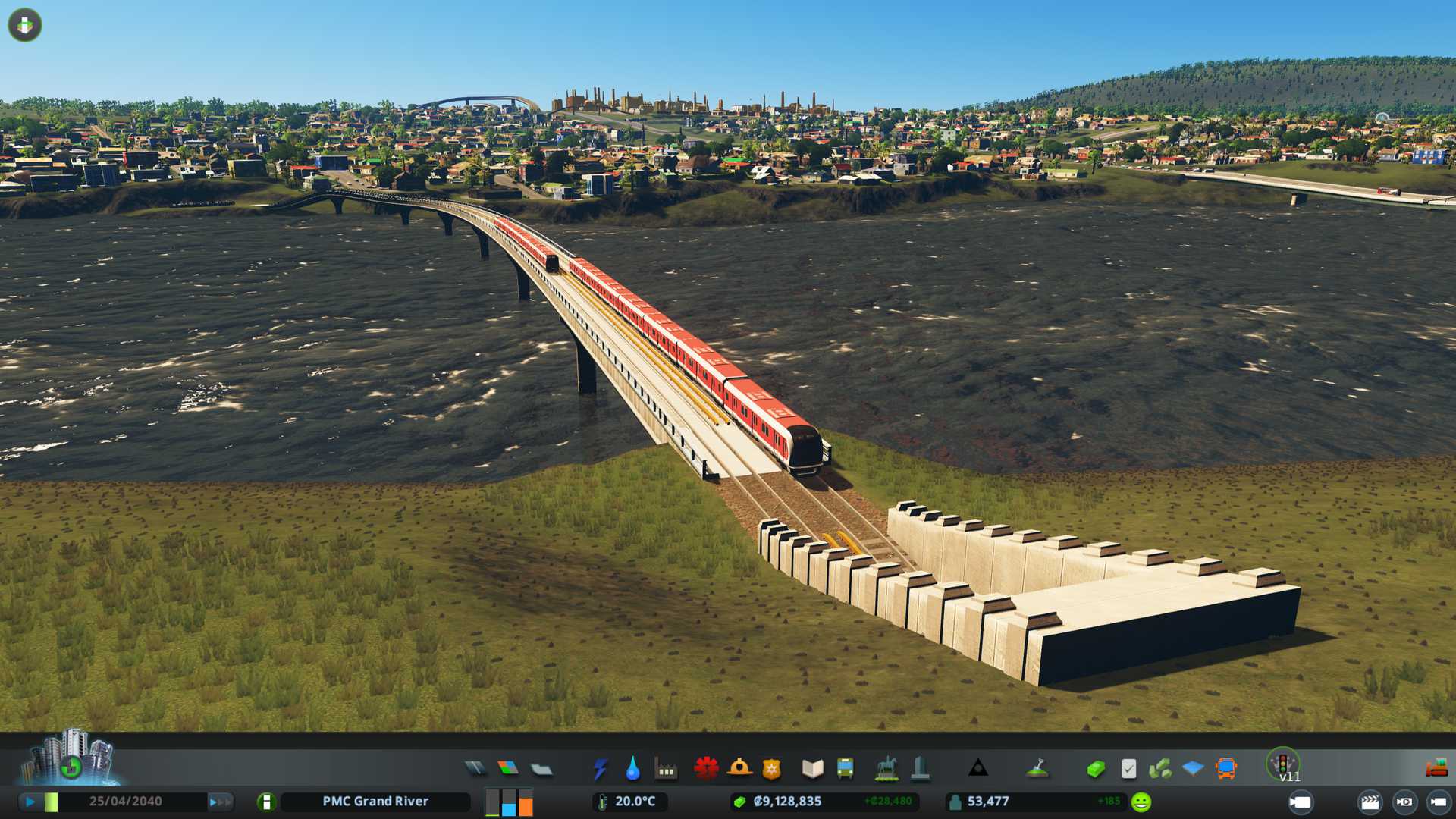Screen dimensions: 1456x819
Task: Open the traffic light mod menu
Action: [x=1283, y=763]
